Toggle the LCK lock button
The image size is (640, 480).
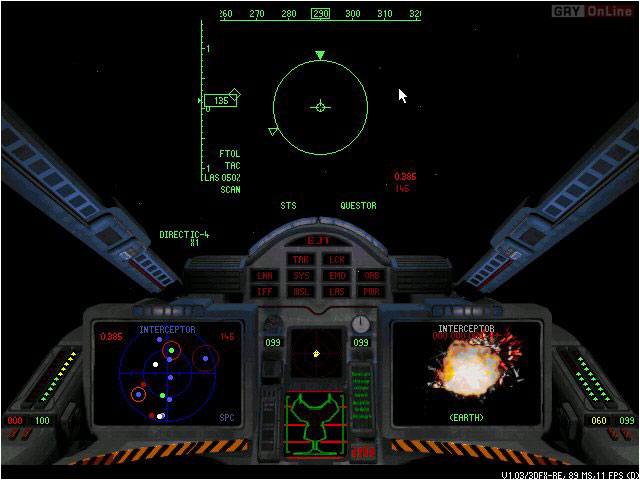pos(337,259)
